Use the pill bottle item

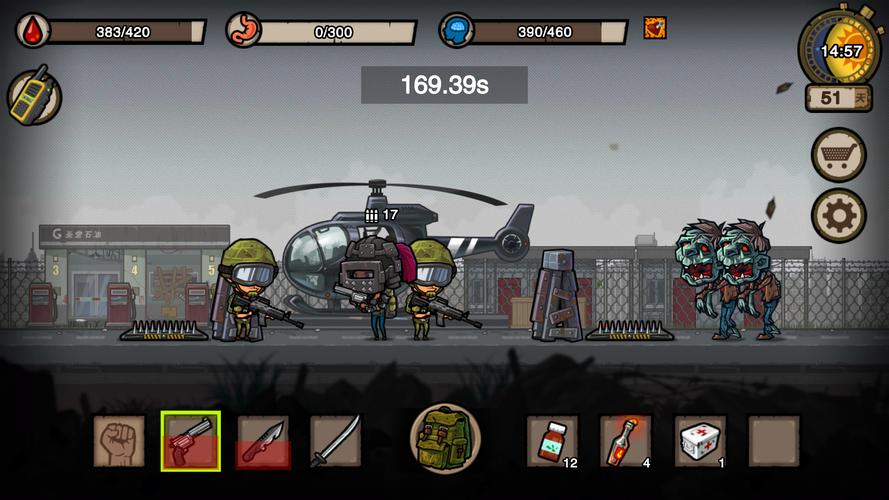552,441
